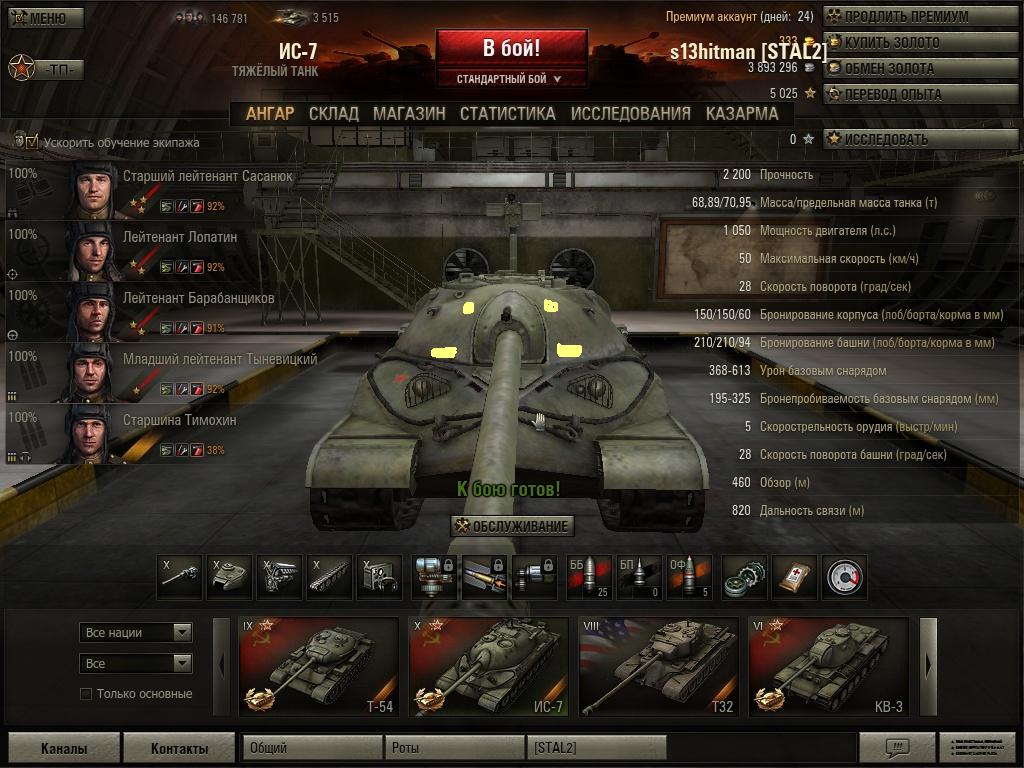Choose the КВ-3 tank thumbnail
1024x768 pixels.
click(x=828, y=667)
